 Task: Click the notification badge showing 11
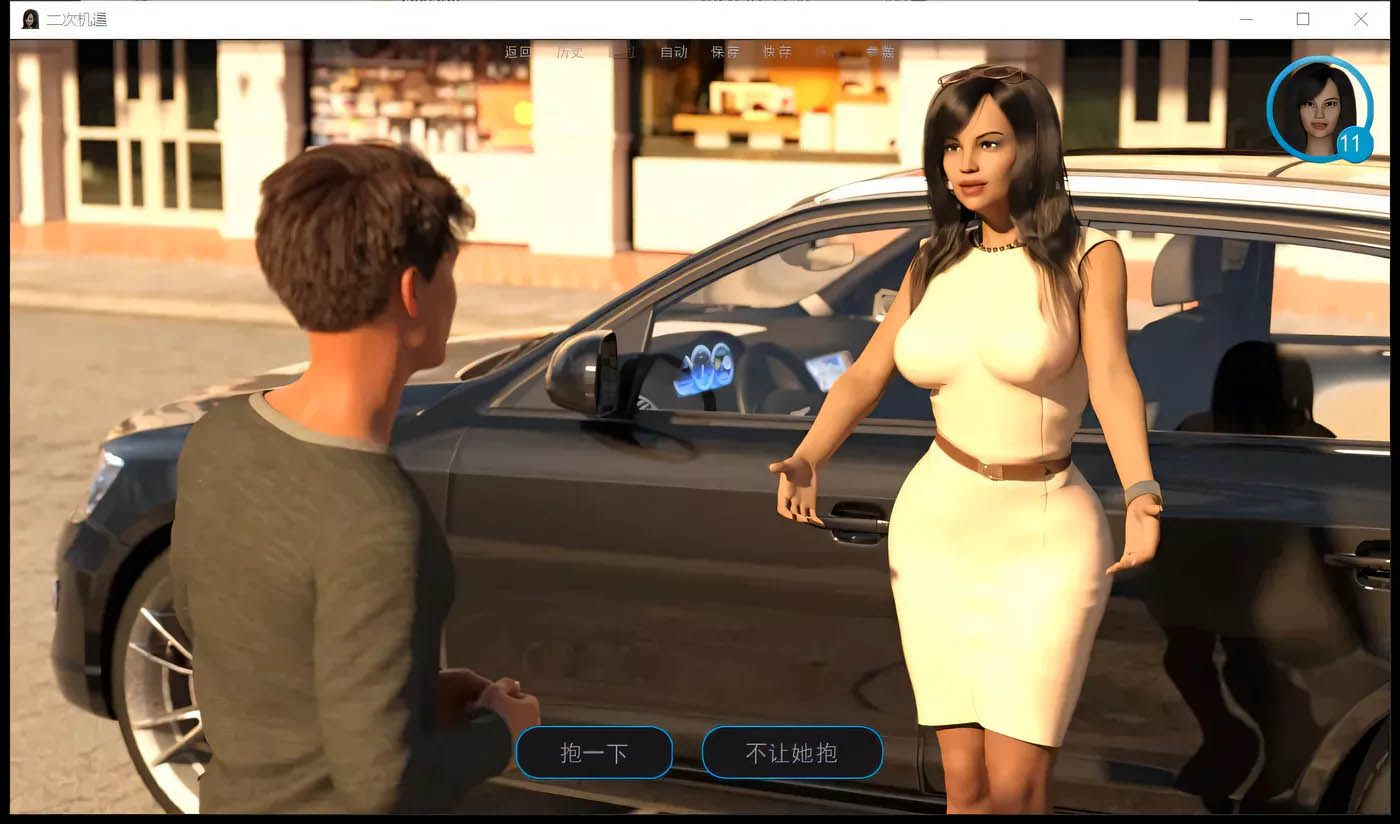point(1353,146)
